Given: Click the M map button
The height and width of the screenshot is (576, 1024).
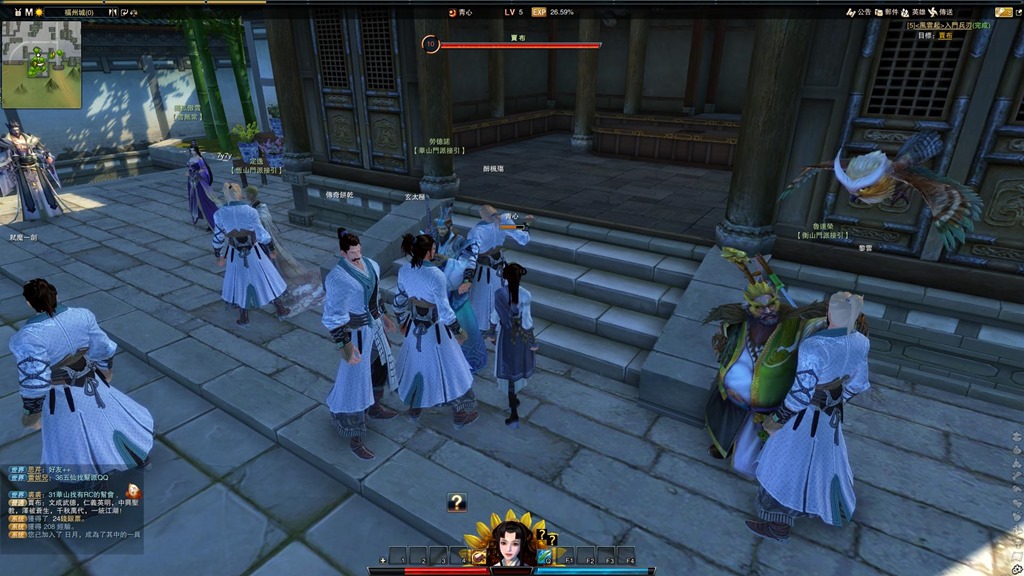Looking at the screenshot, I should pos(29,12).
